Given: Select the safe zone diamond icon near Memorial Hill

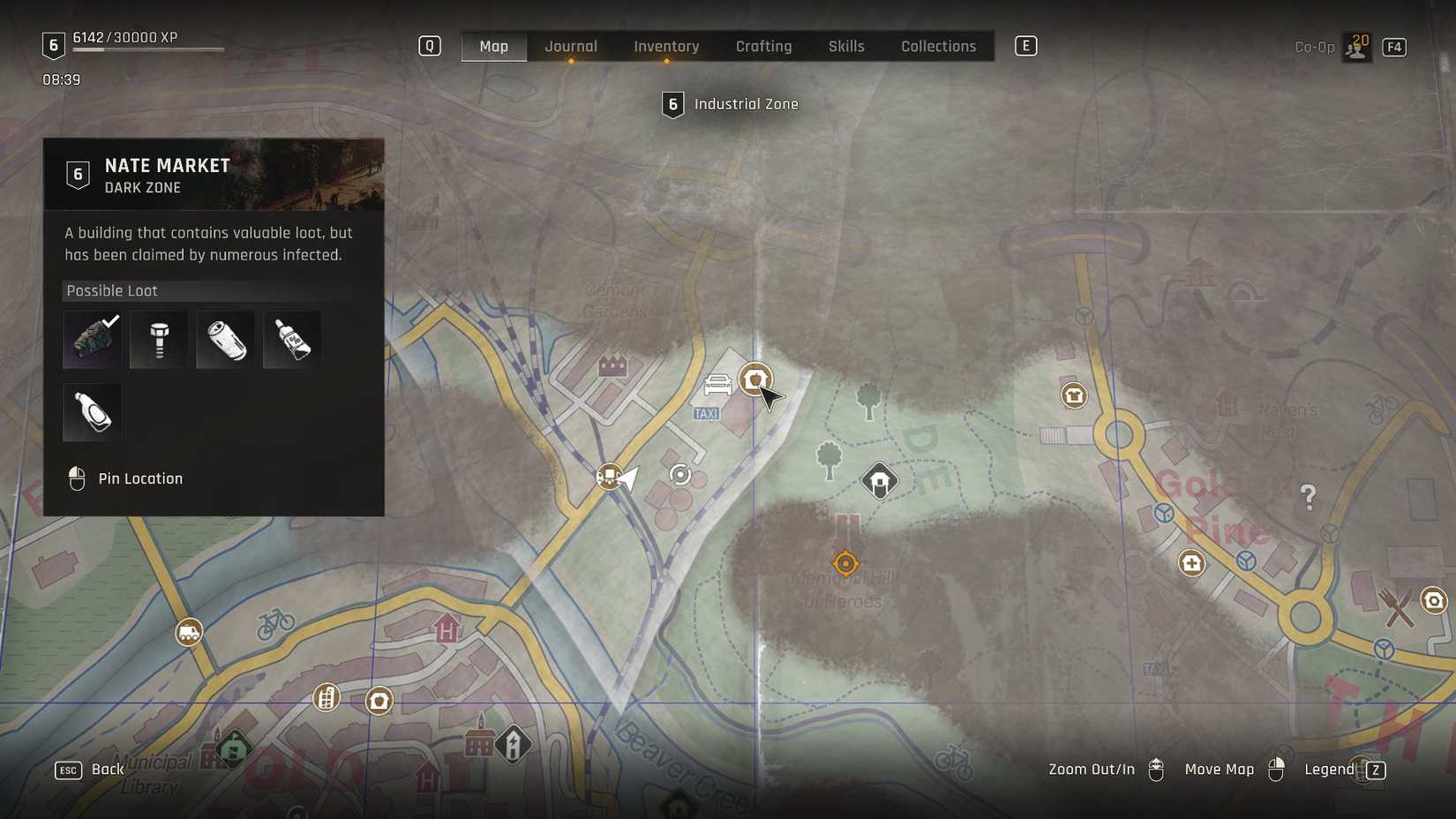Looking at the screenshot, I should (x=879, y=481).
